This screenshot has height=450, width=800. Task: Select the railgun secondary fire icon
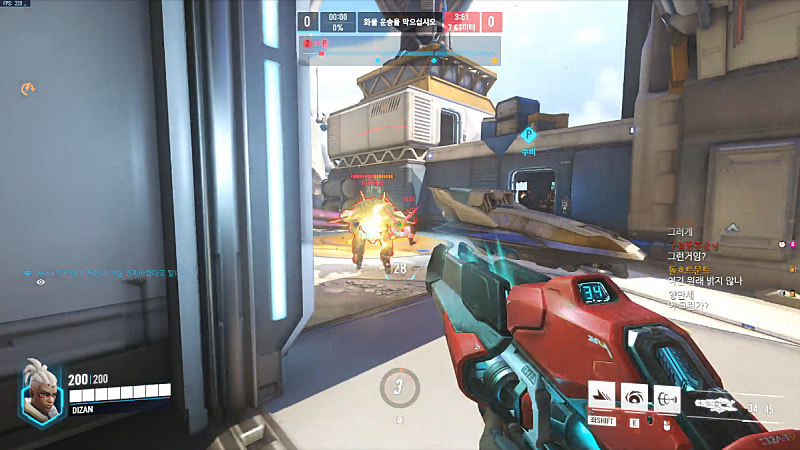pyautogui.click(x=667, y=396)
